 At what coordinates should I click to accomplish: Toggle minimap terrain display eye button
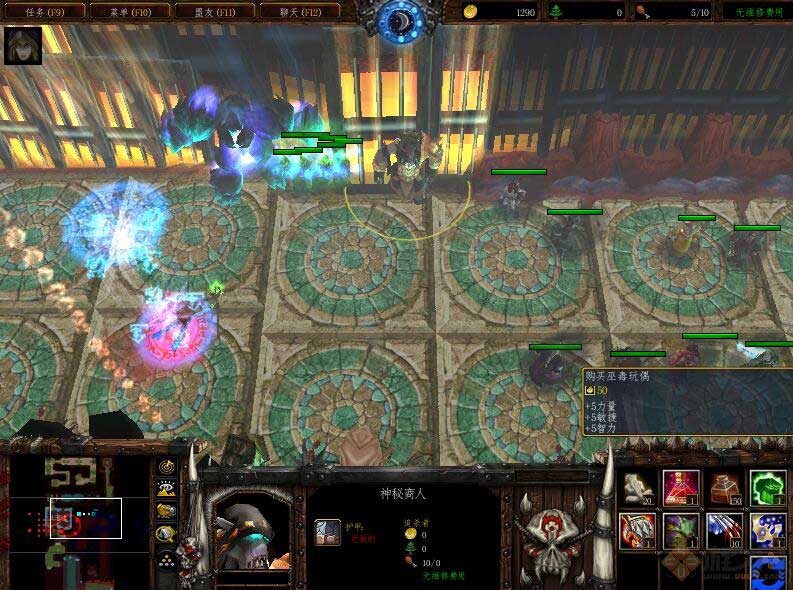(165, 489)
